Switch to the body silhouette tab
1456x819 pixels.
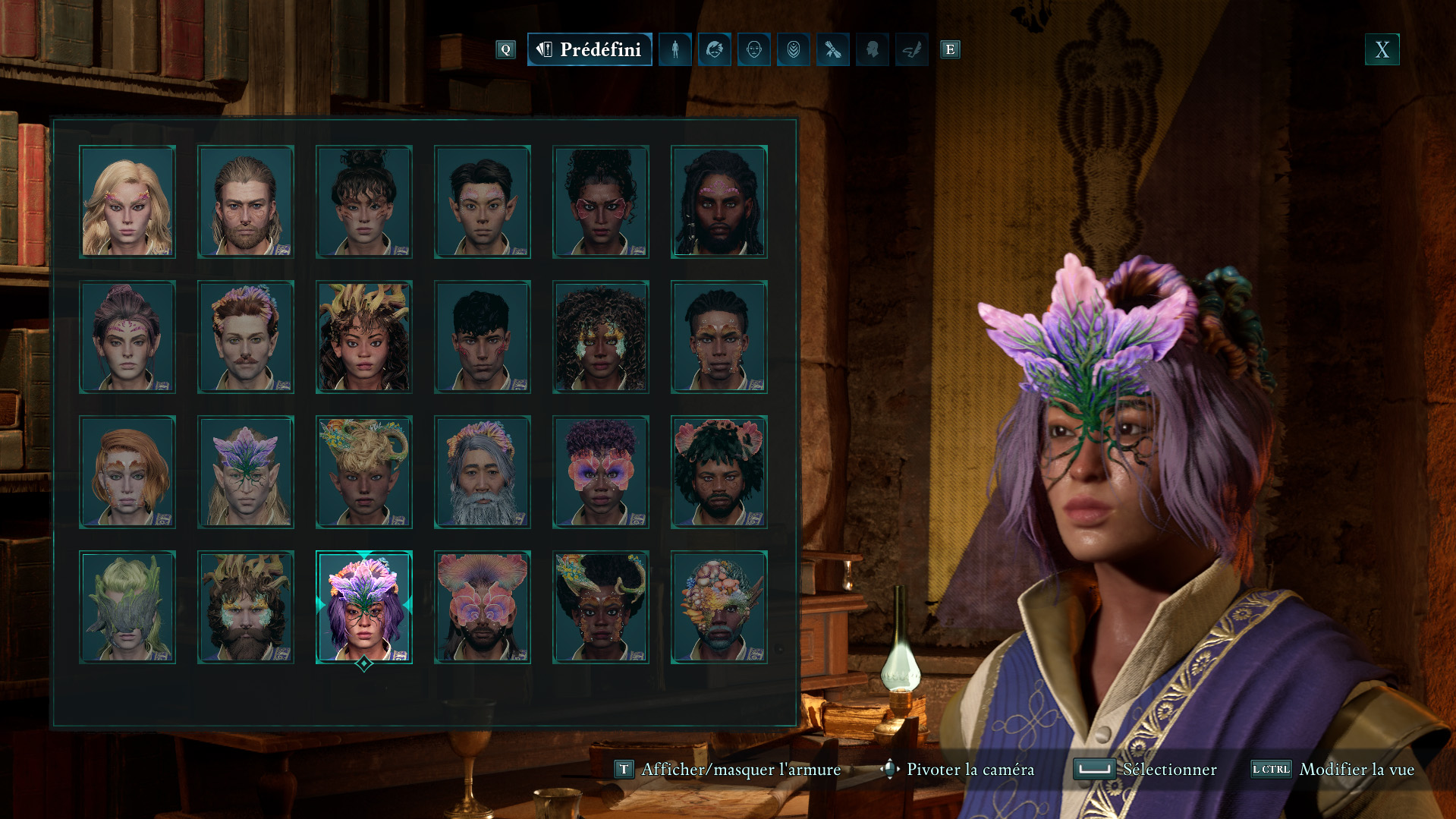(675, 50)
